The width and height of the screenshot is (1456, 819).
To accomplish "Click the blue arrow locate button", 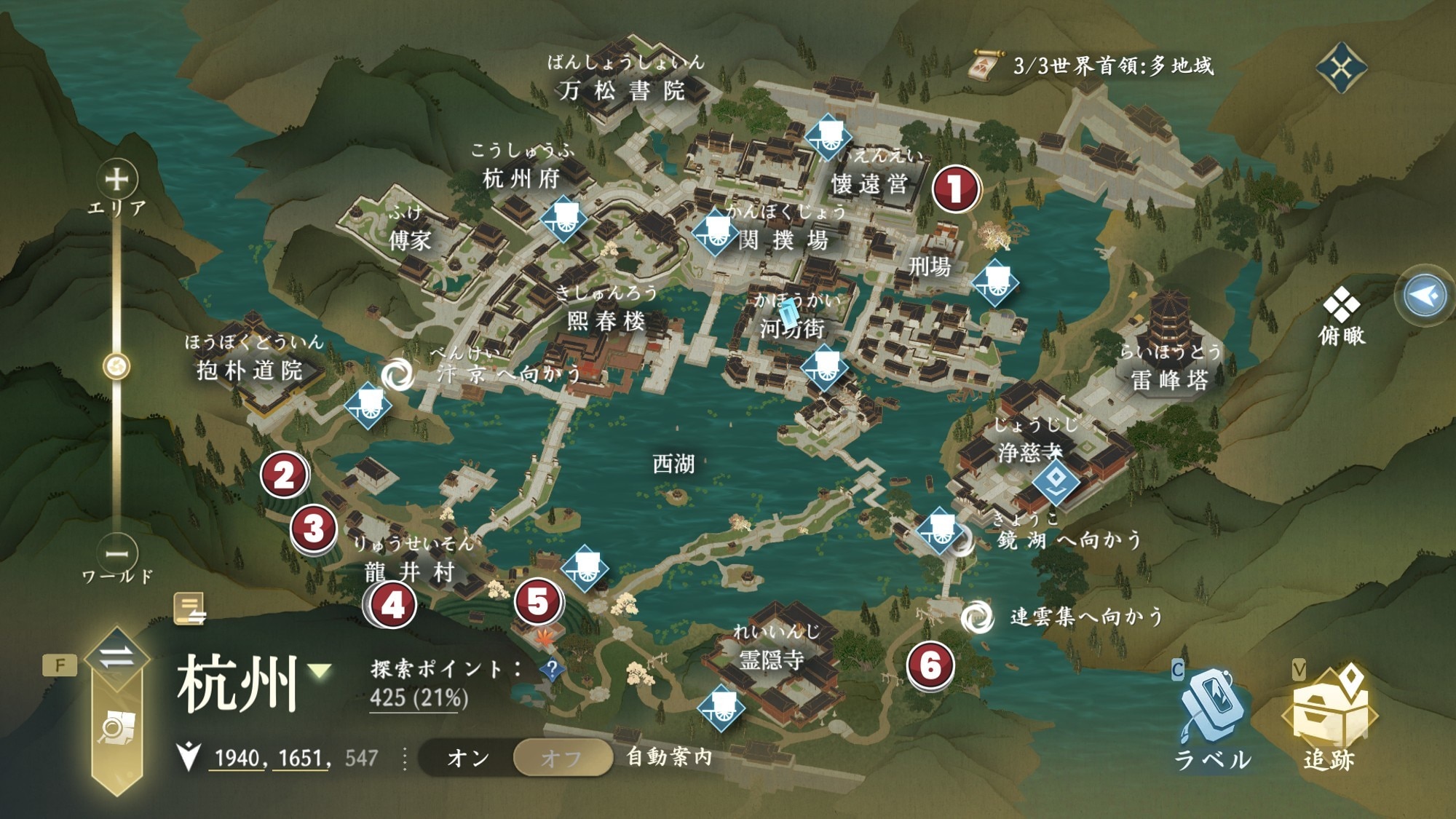I will tap(1425, 296).
